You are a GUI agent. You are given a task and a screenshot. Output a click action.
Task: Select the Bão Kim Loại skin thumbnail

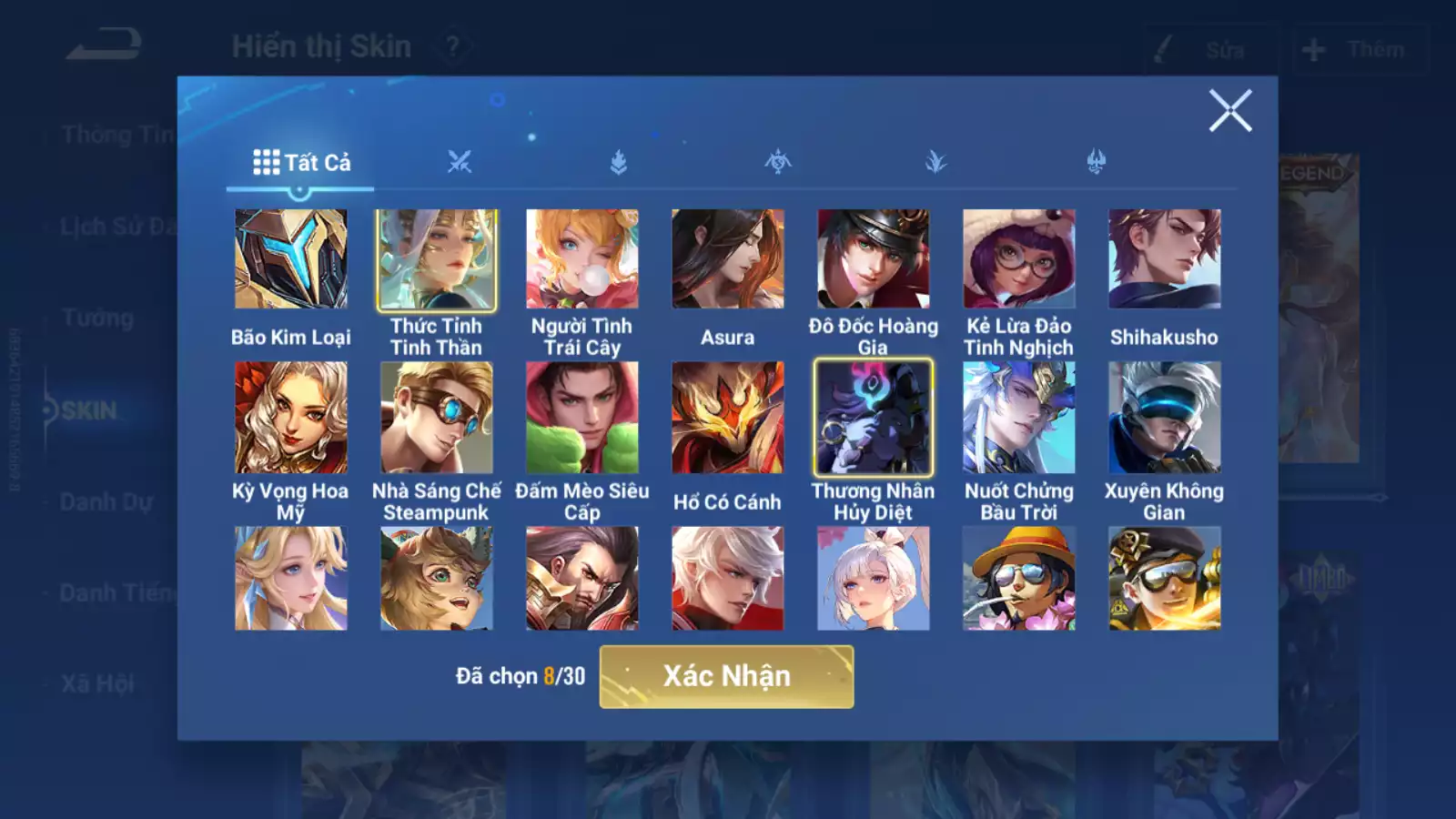[x=290, y=259]
